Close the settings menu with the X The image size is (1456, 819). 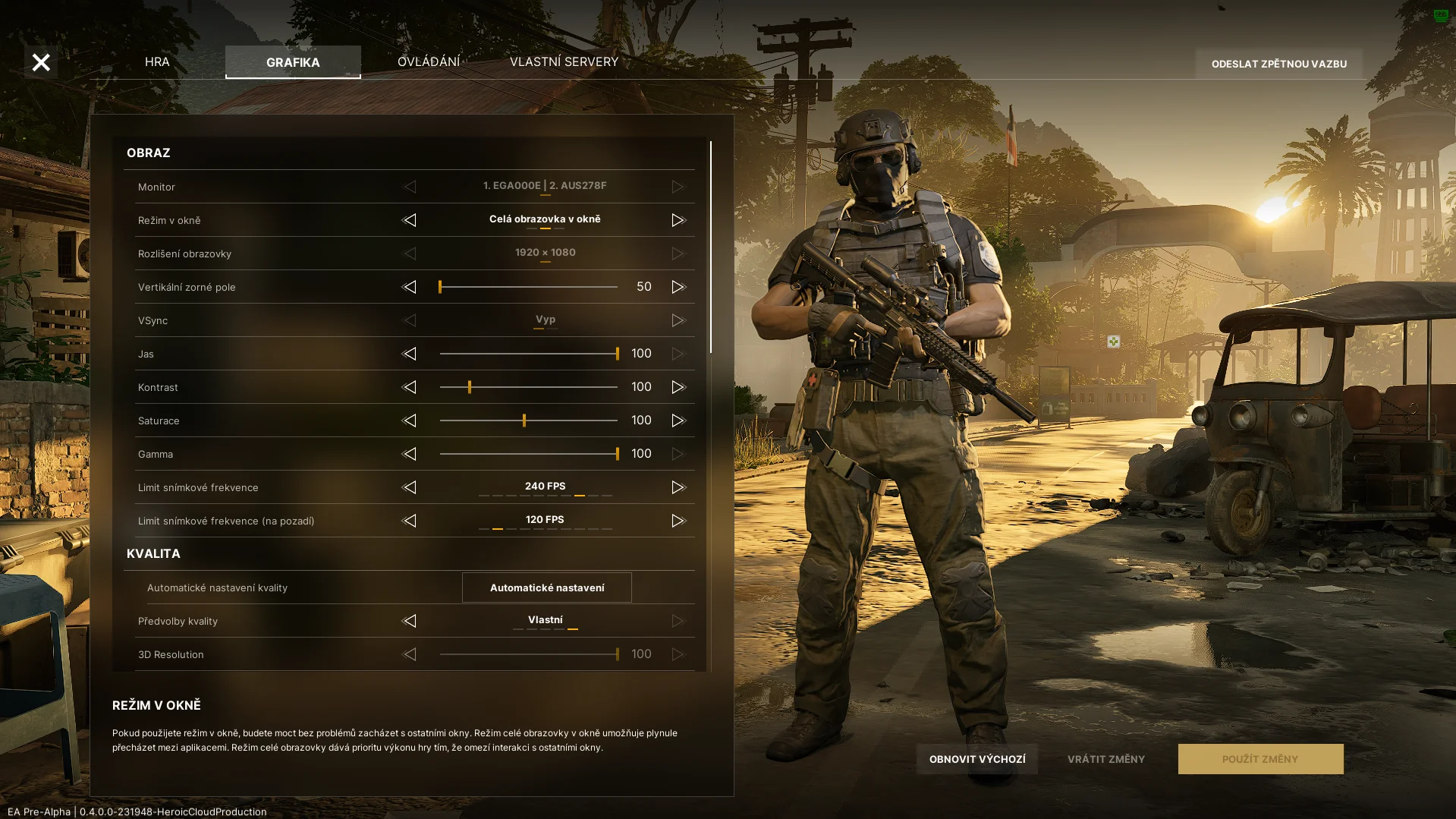coord(41,62)
